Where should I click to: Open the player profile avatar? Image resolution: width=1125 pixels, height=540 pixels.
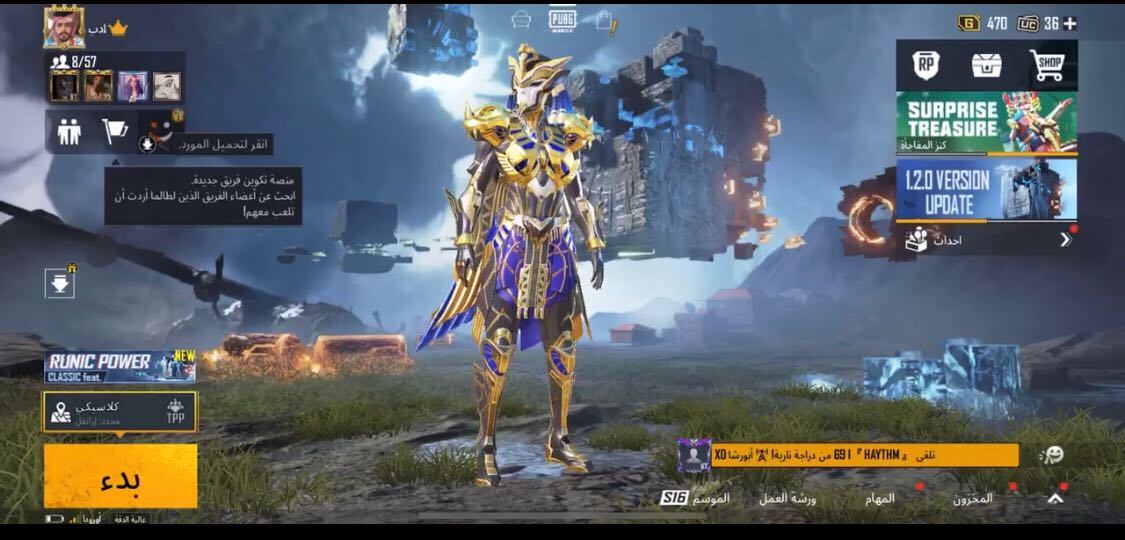[64, 27]
